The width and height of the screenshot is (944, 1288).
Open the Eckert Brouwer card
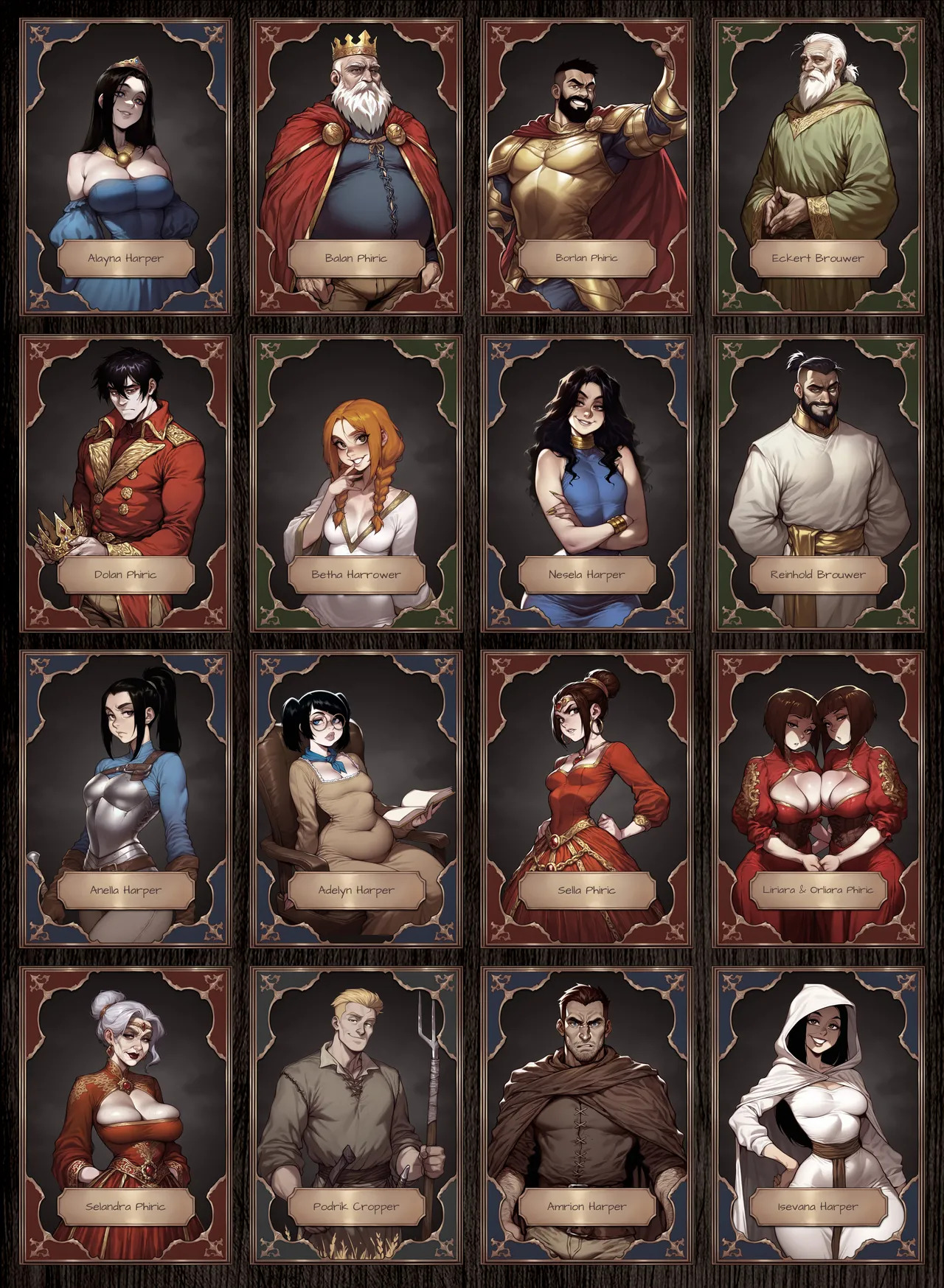click(x=818, y=167)
